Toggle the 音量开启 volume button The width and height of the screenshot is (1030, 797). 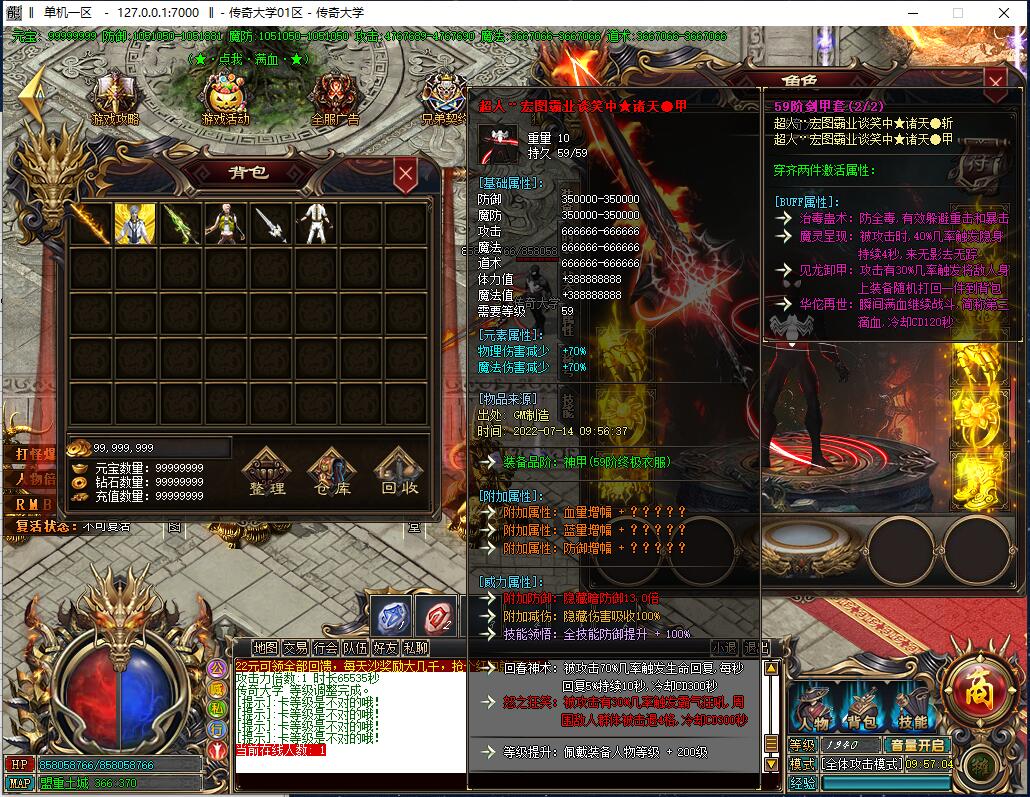[918, 745]
